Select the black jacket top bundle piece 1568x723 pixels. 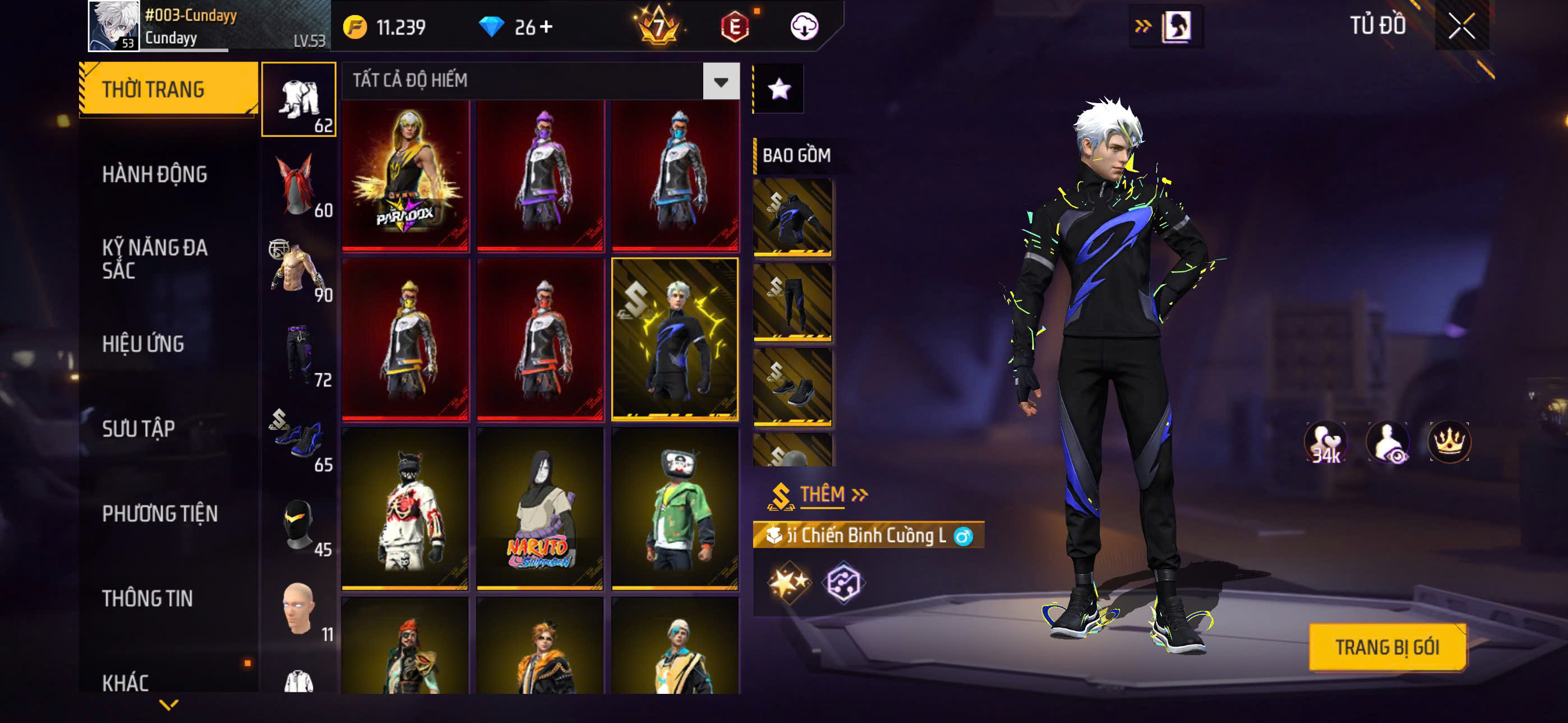[792, 217]
